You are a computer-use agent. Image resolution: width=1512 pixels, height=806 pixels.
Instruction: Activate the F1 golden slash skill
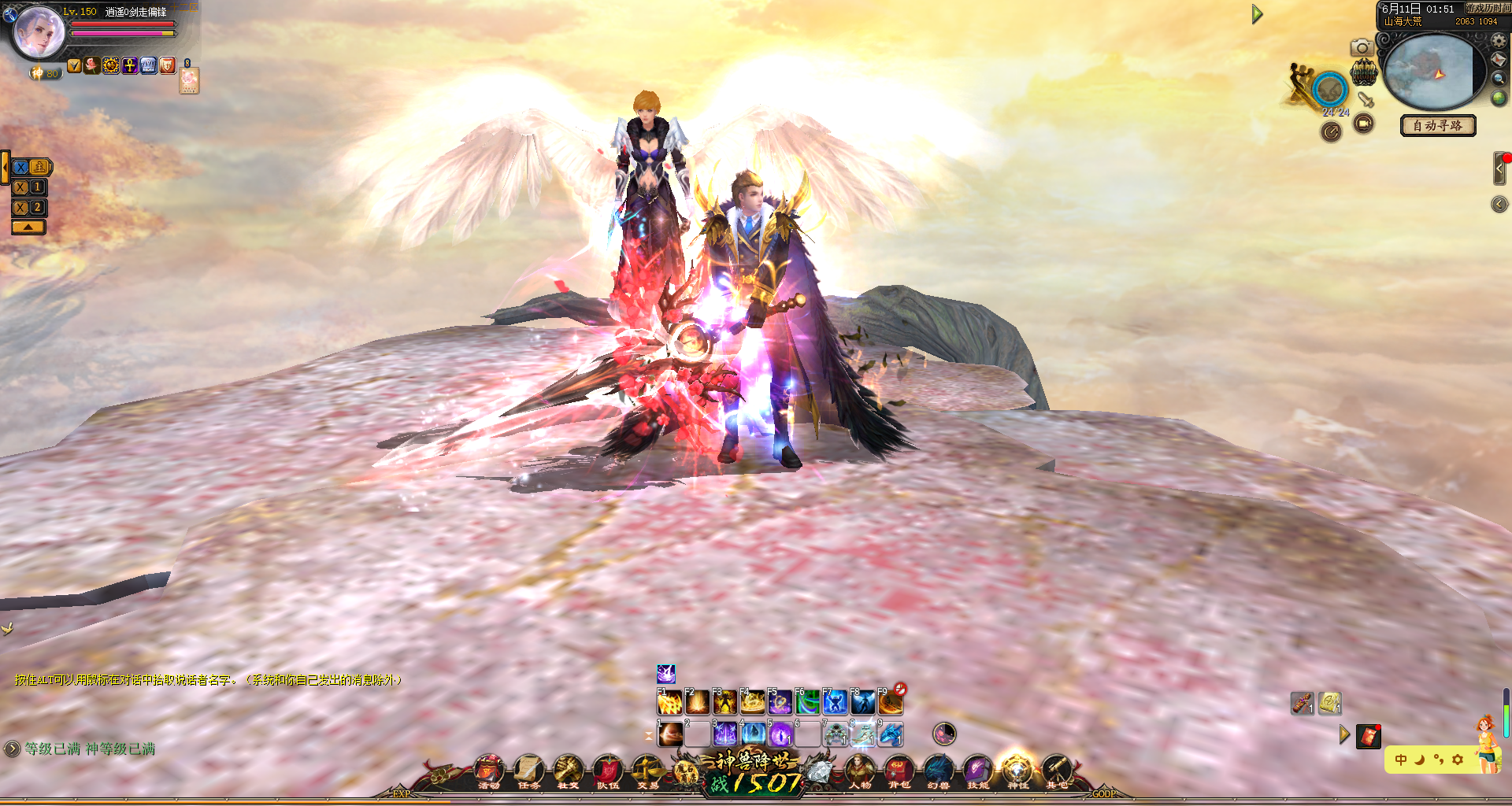(x=669, y=701)
